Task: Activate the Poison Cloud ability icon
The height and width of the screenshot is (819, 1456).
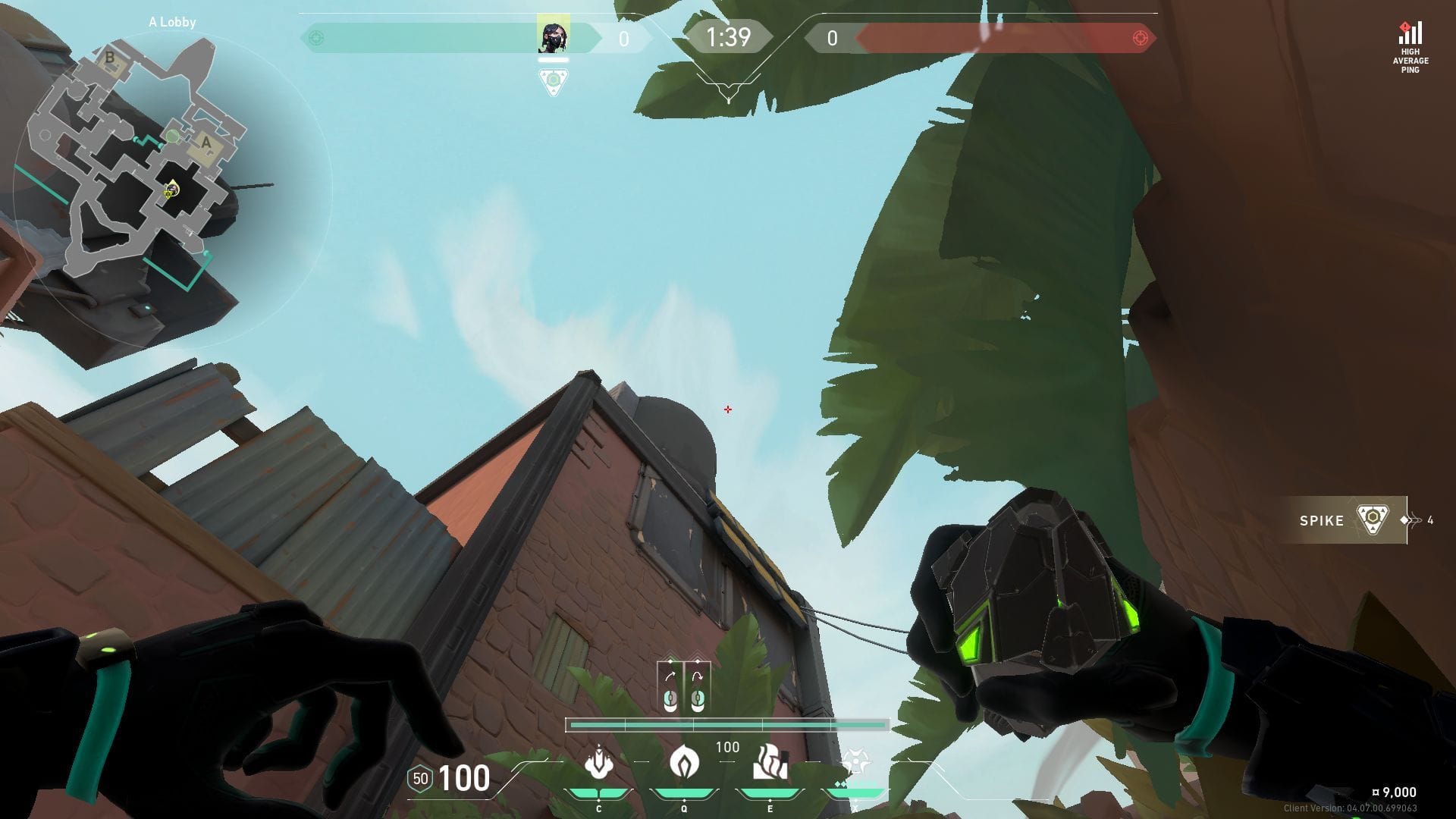Action: click(x=683, y=763)
